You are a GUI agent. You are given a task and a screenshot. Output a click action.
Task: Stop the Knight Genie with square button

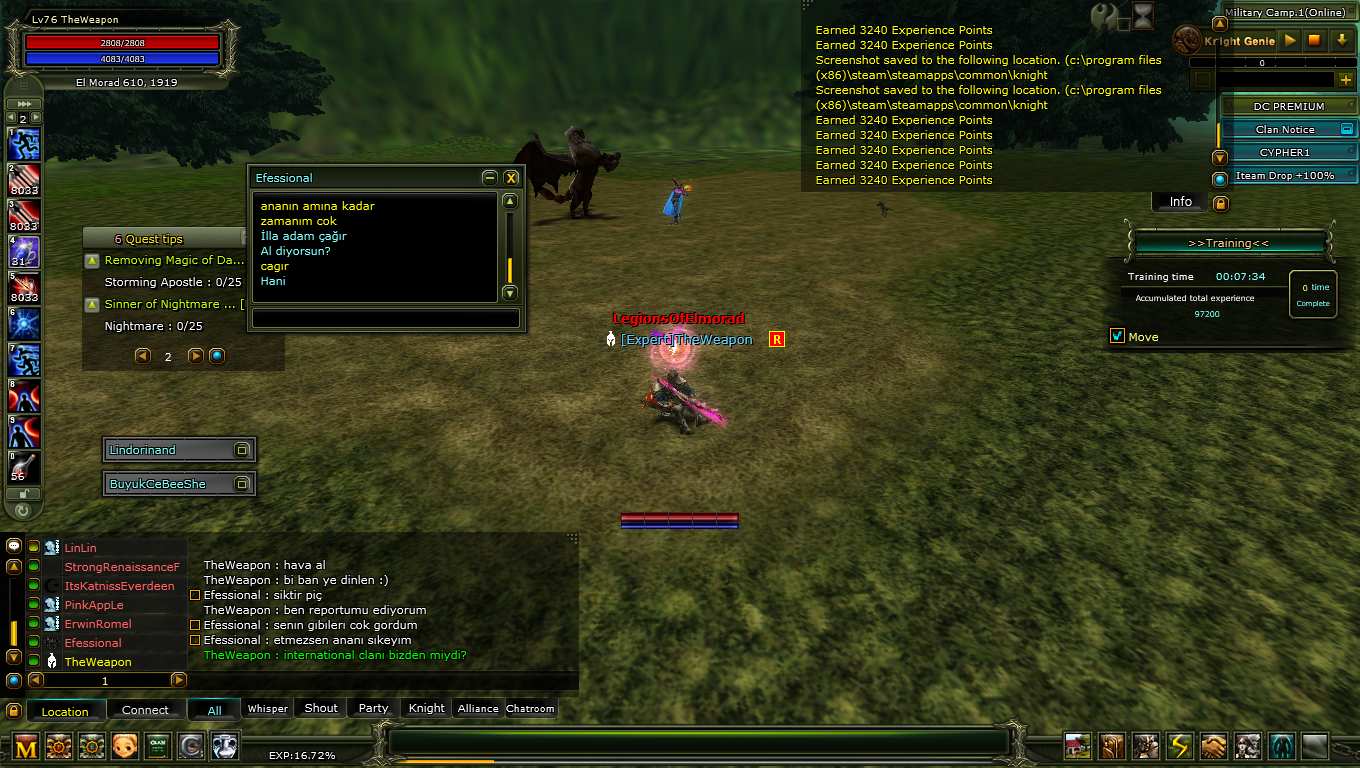point(1315,41)
